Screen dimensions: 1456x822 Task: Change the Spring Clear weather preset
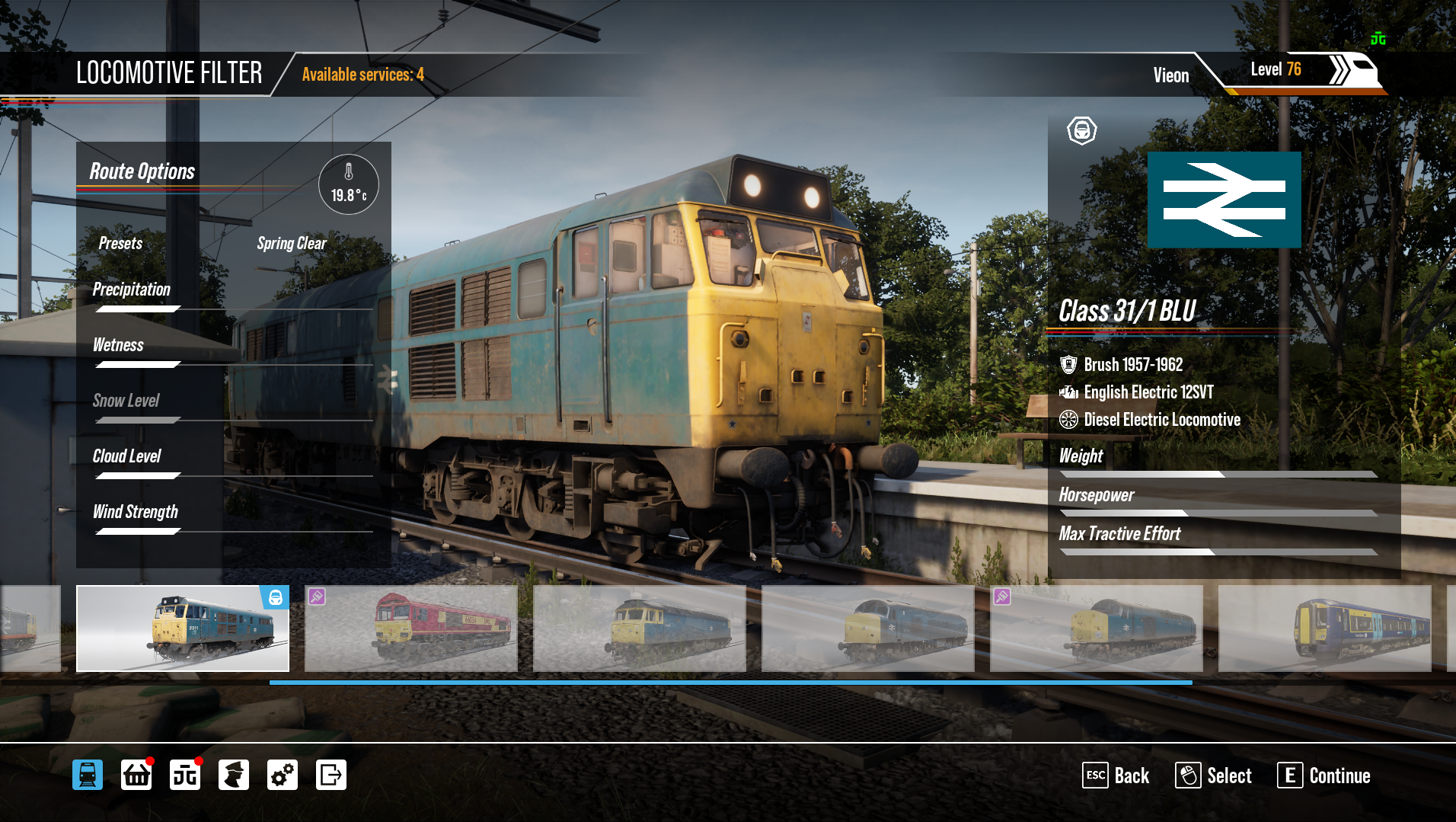(x=291, y=244)
